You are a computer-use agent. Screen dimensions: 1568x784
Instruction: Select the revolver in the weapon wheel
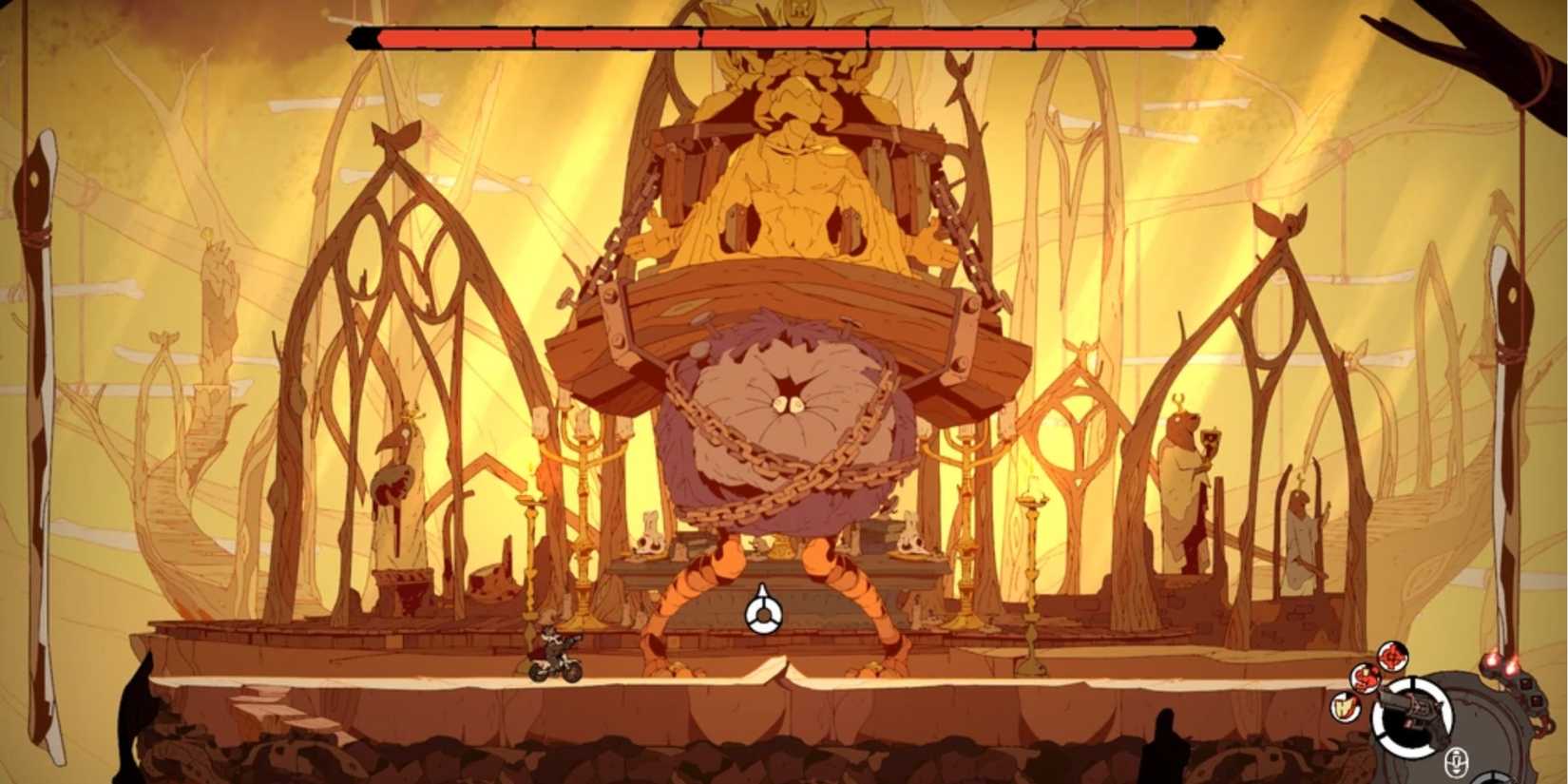pos(1412,715)
